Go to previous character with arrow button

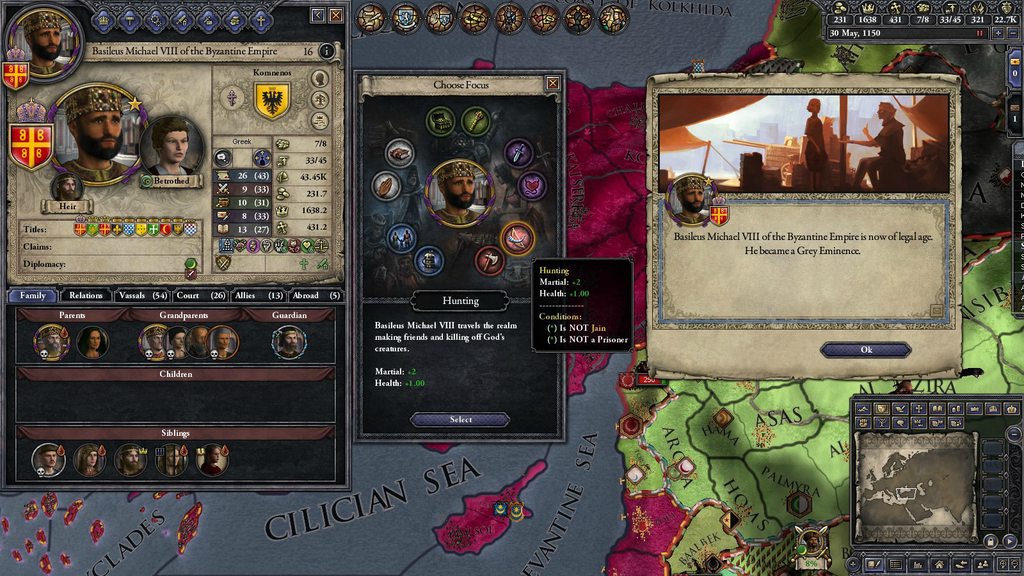[x=317, y=15]
